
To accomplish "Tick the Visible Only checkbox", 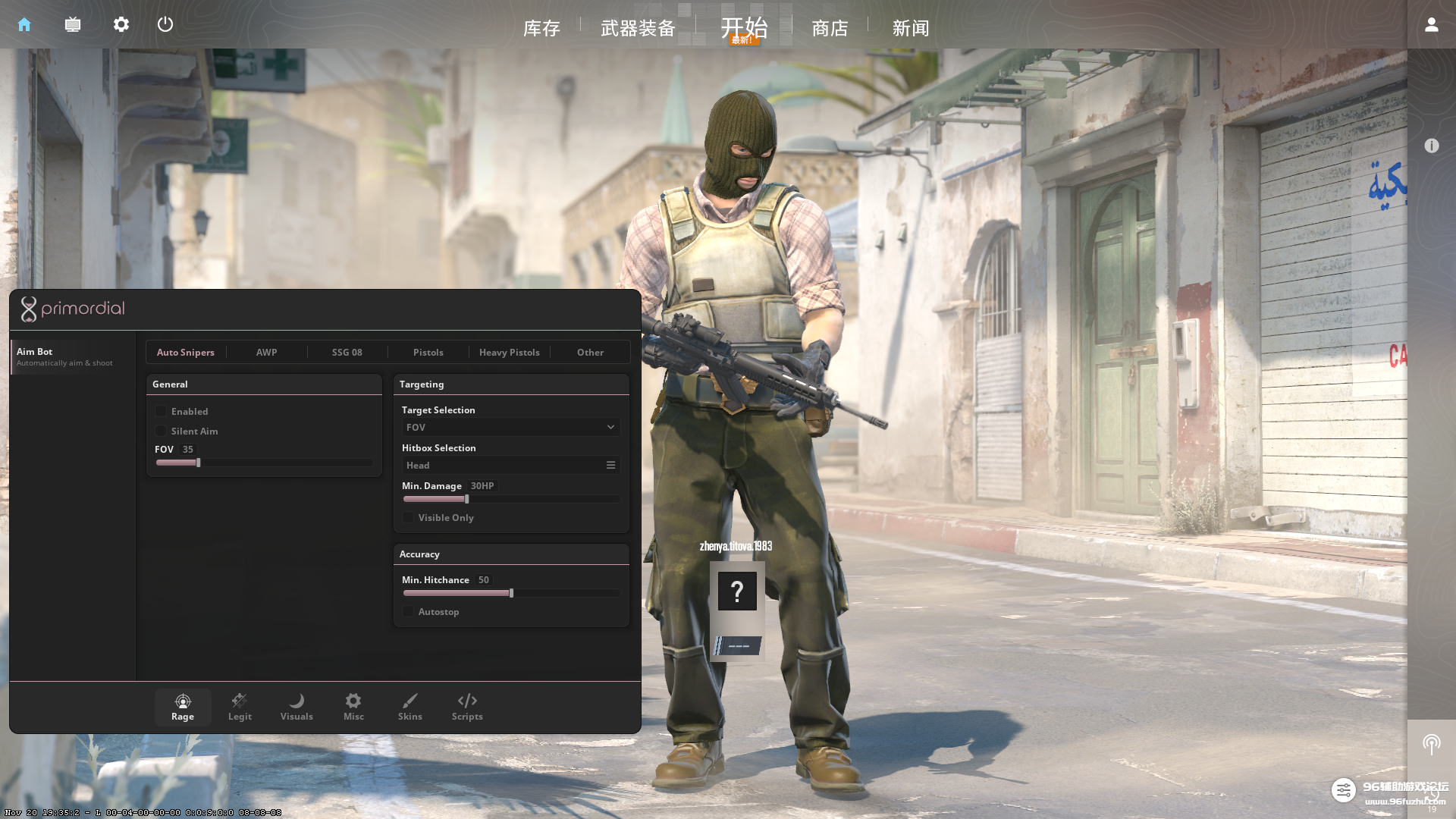I will [408, 517].
